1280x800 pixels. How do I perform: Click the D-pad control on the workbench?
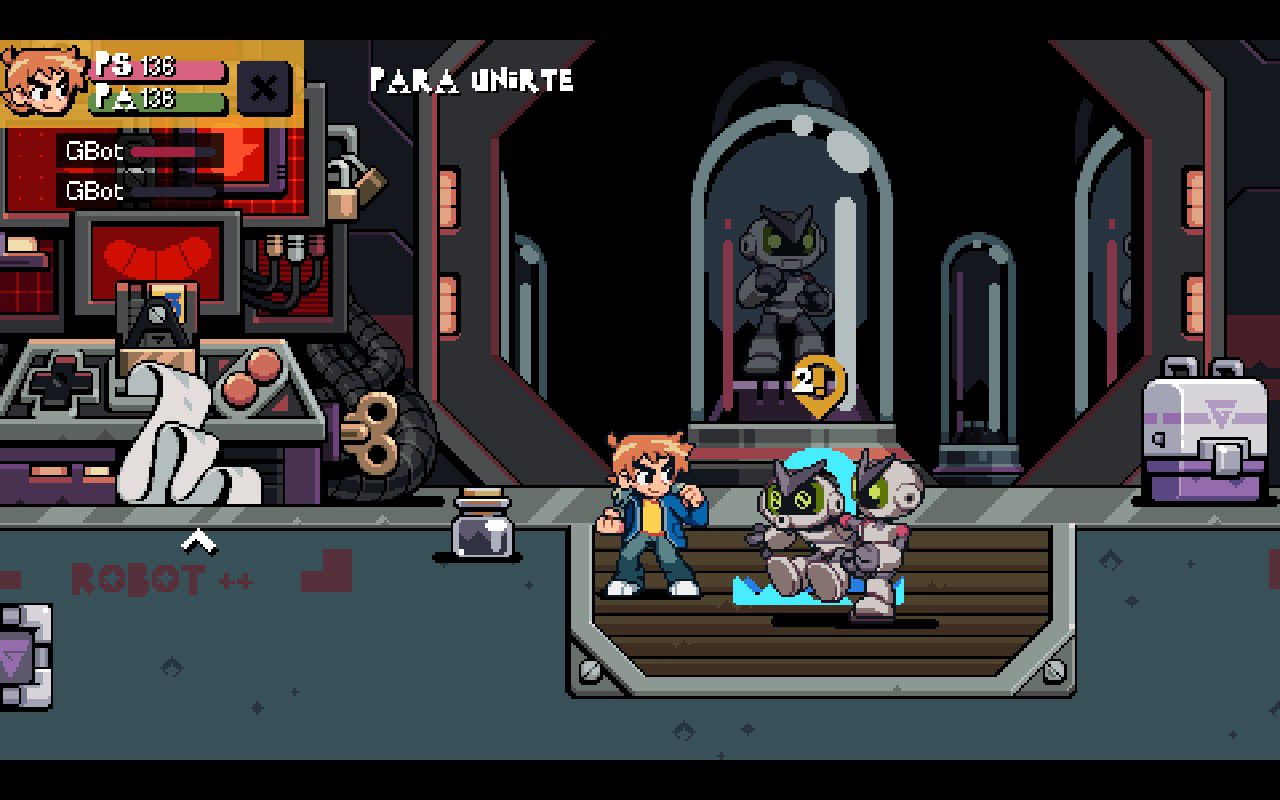pos(55,385)
